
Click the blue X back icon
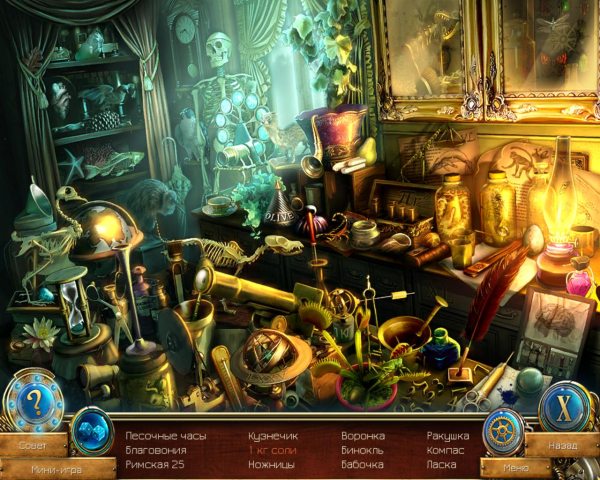pyautogui.click(x=564, y=405)
